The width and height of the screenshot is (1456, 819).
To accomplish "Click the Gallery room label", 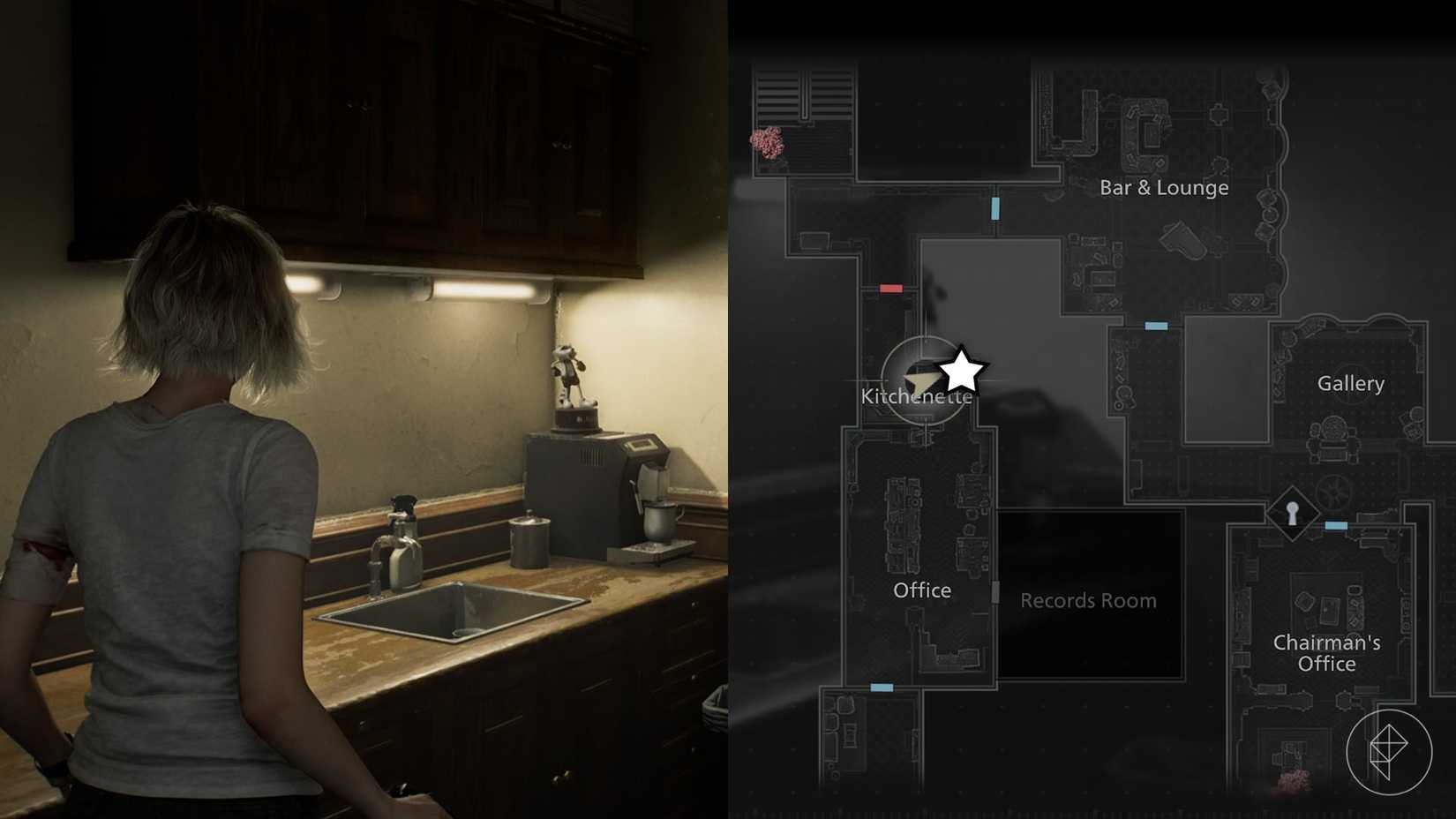I will (1351, 383).
